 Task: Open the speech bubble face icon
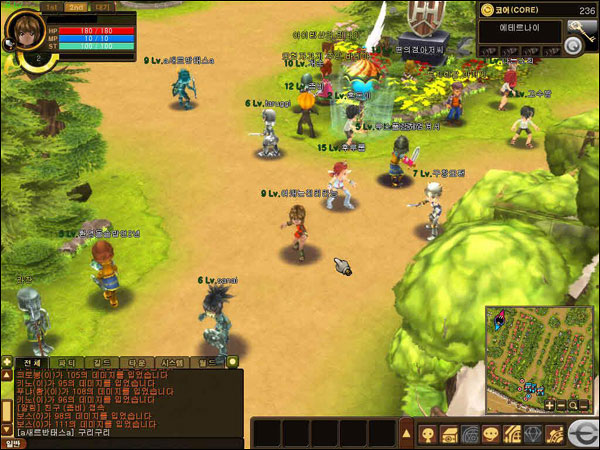tap(490, 434)
